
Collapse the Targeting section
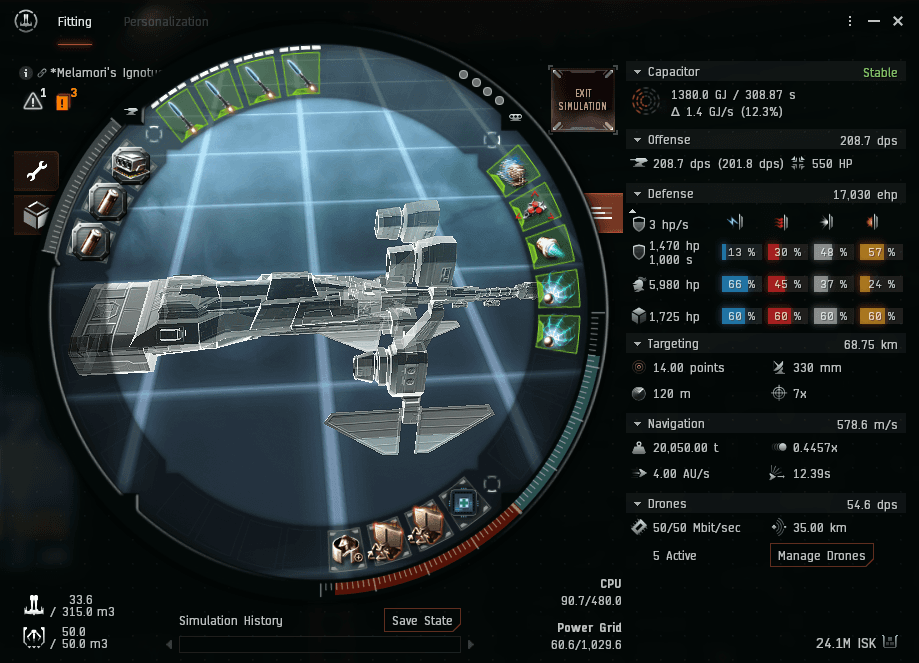click(637, 344)
